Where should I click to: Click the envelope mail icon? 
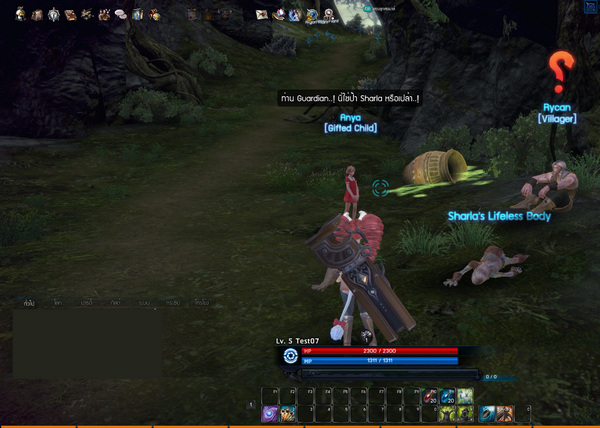click(261, 14)
